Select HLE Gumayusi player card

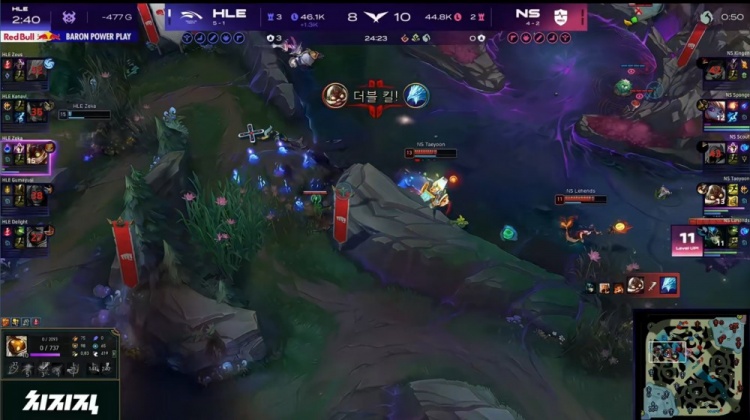click(x=27, y=194)
